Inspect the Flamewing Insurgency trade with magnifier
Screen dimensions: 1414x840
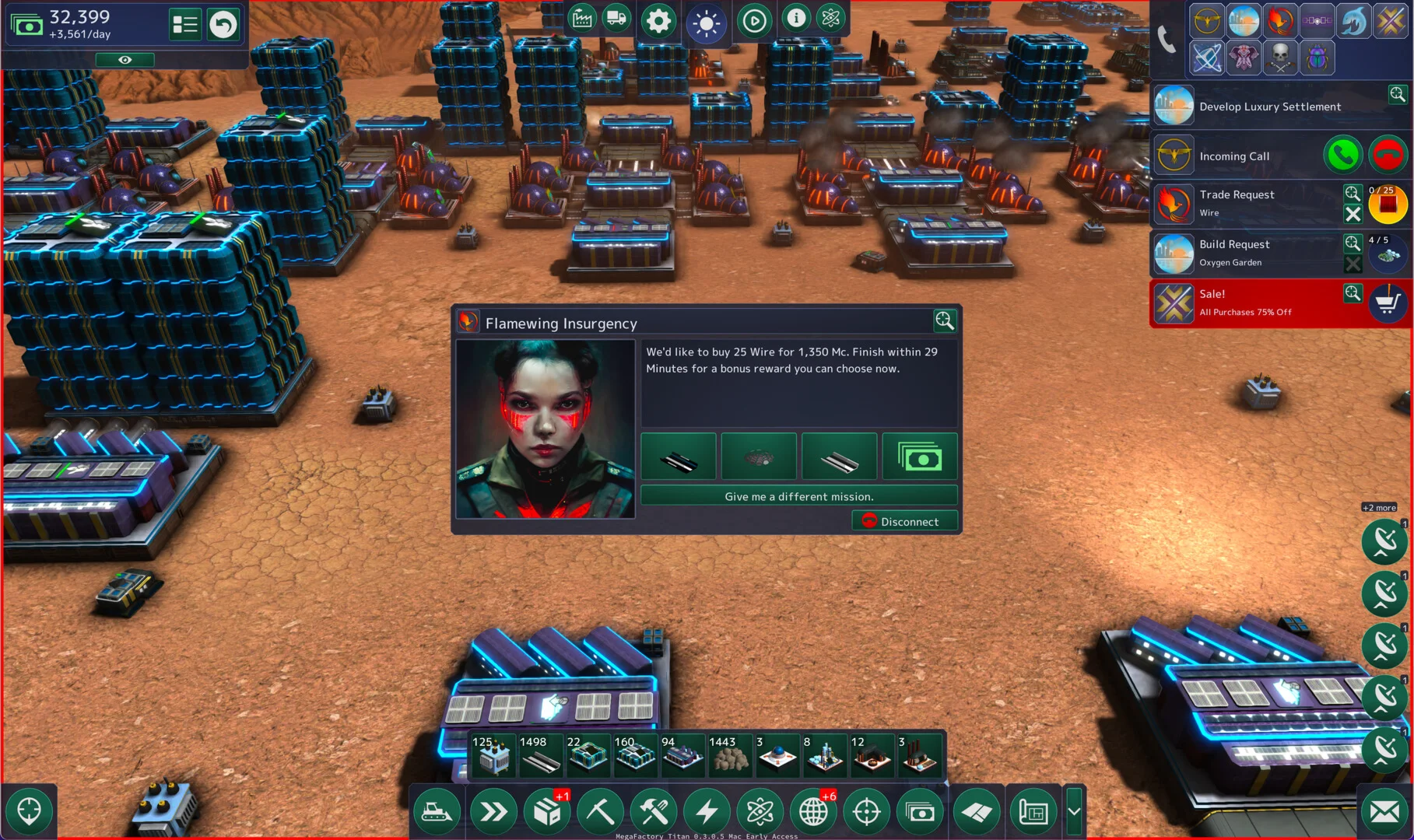coord(944,320)
